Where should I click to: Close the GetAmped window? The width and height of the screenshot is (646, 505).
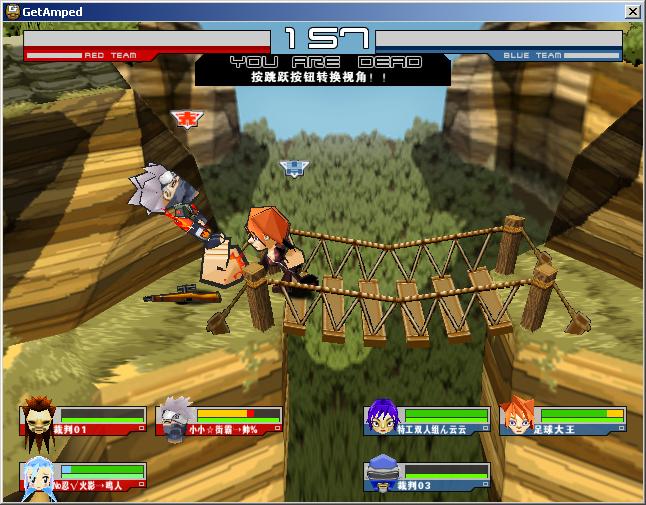(632, 12)
